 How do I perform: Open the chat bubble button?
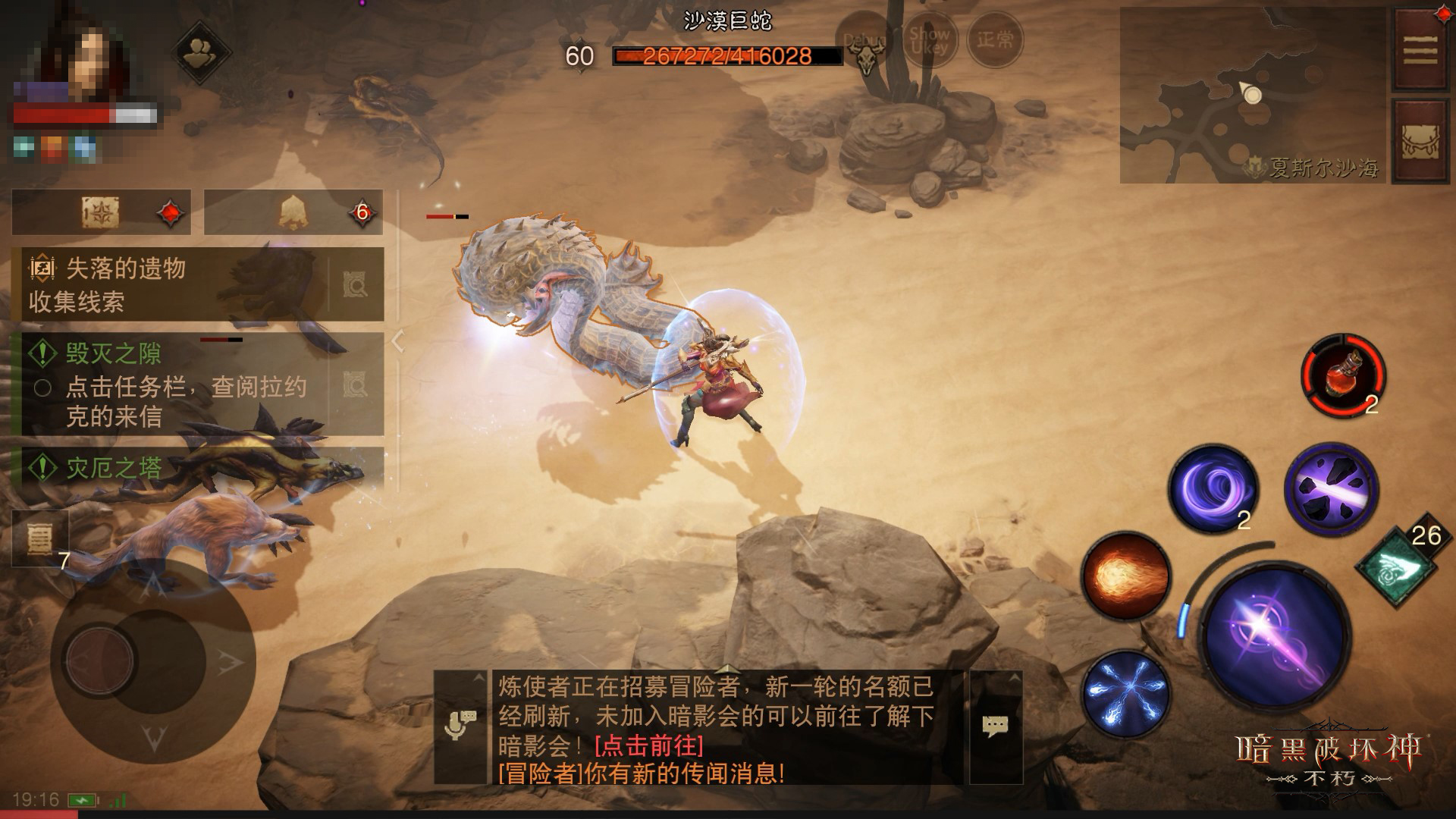[996, 726]
